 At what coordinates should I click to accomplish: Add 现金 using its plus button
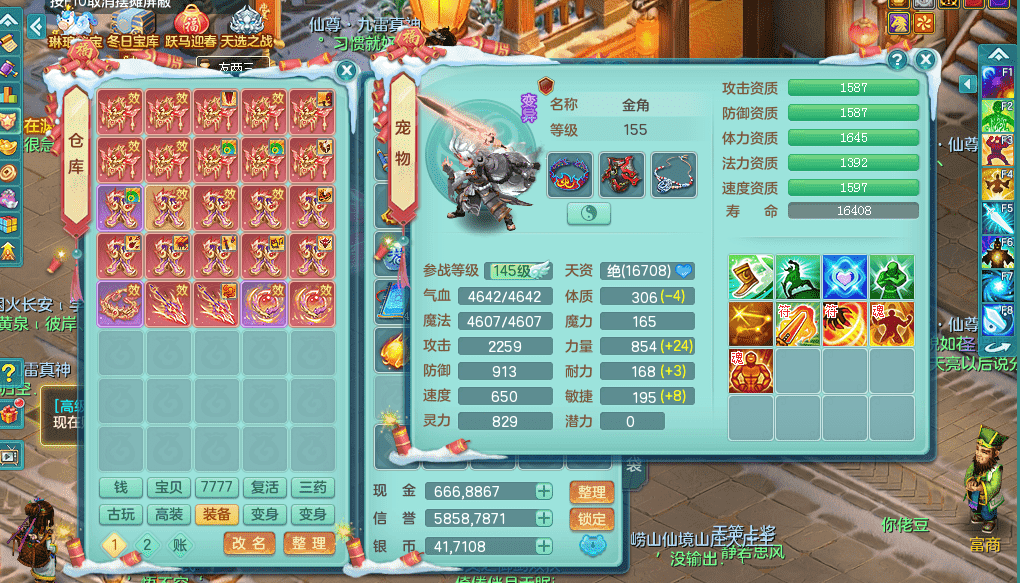pyautogui.click(x=543, y=492)
